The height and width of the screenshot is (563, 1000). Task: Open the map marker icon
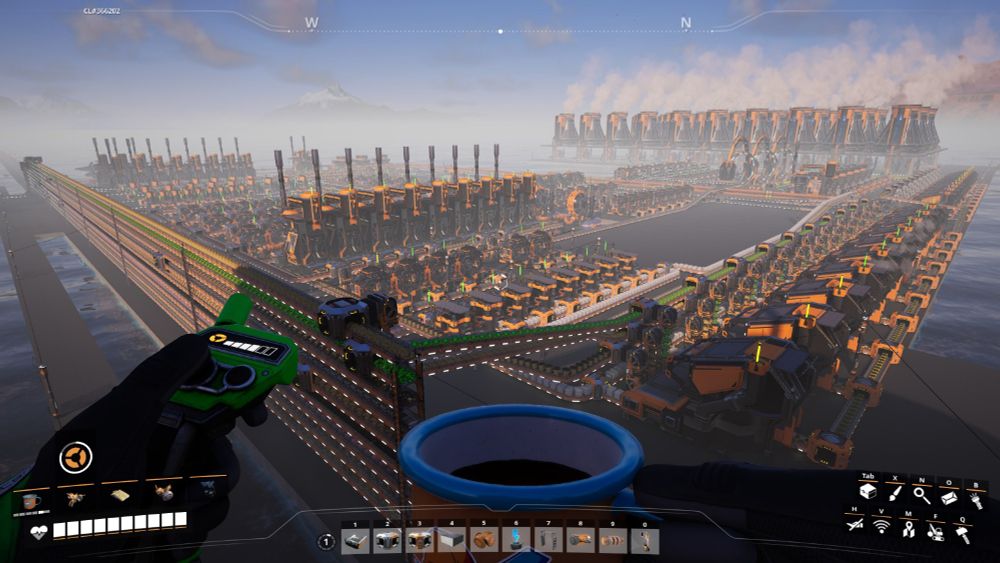908,531
